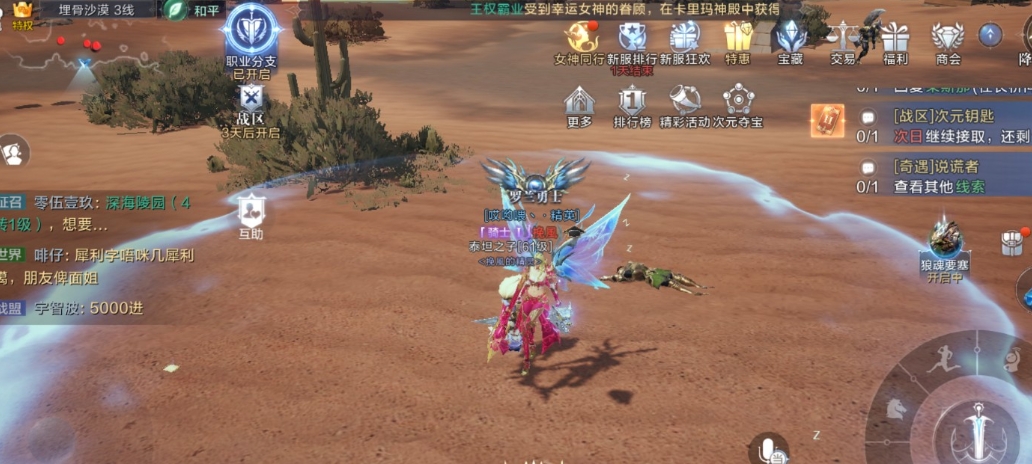Open the 特惠 special offers
Image resolution: width=1032 pixels, height=464 pixels.
coord(738,37)
